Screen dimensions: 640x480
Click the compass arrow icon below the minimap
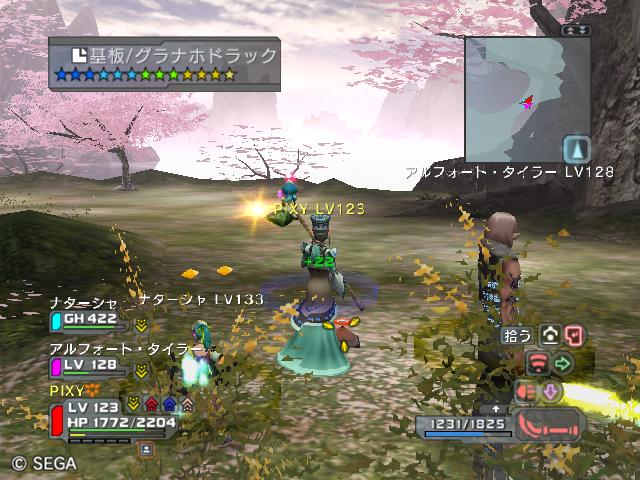[575, 150]
